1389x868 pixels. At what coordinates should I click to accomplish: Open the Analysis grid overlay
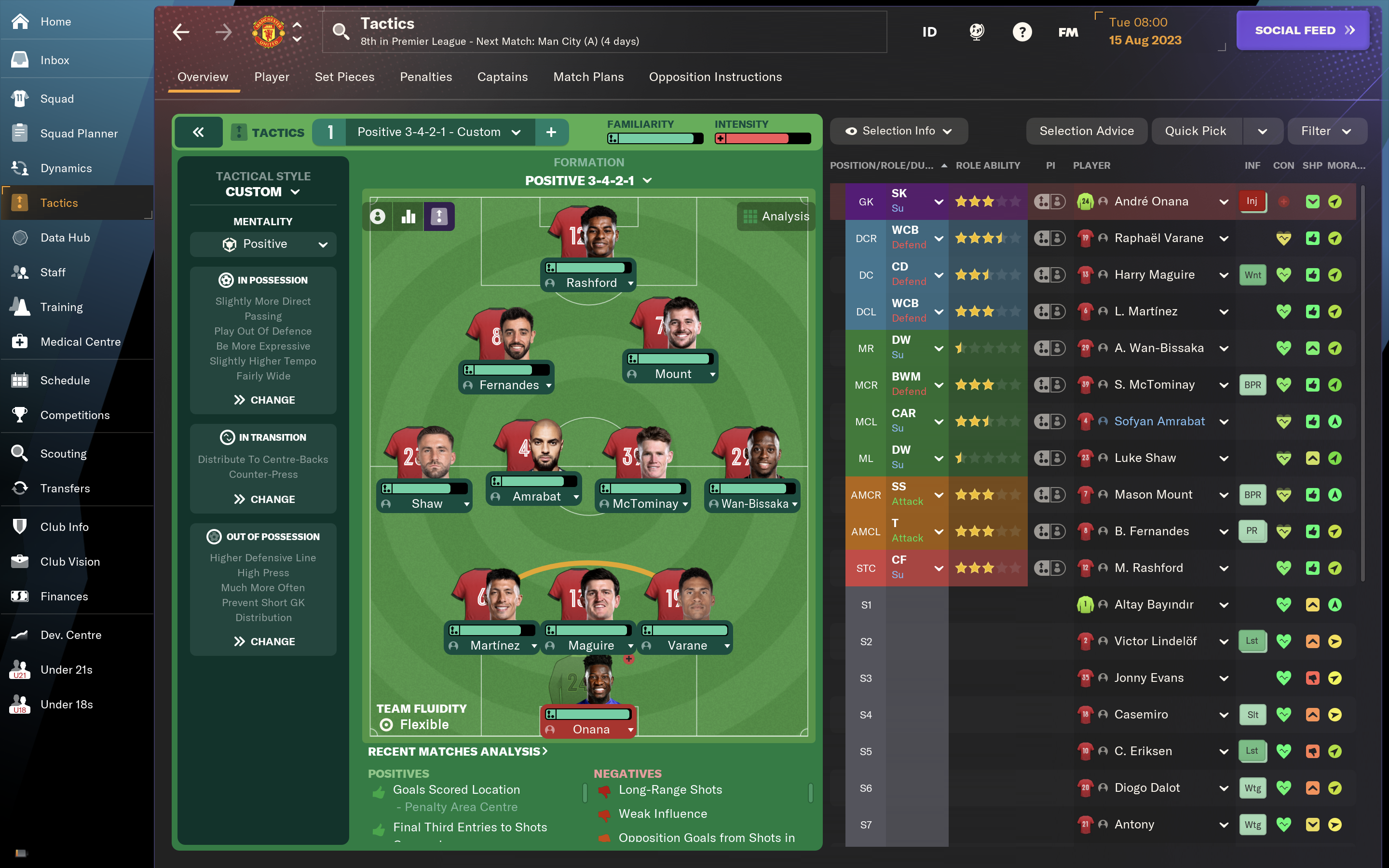point(775,217)
